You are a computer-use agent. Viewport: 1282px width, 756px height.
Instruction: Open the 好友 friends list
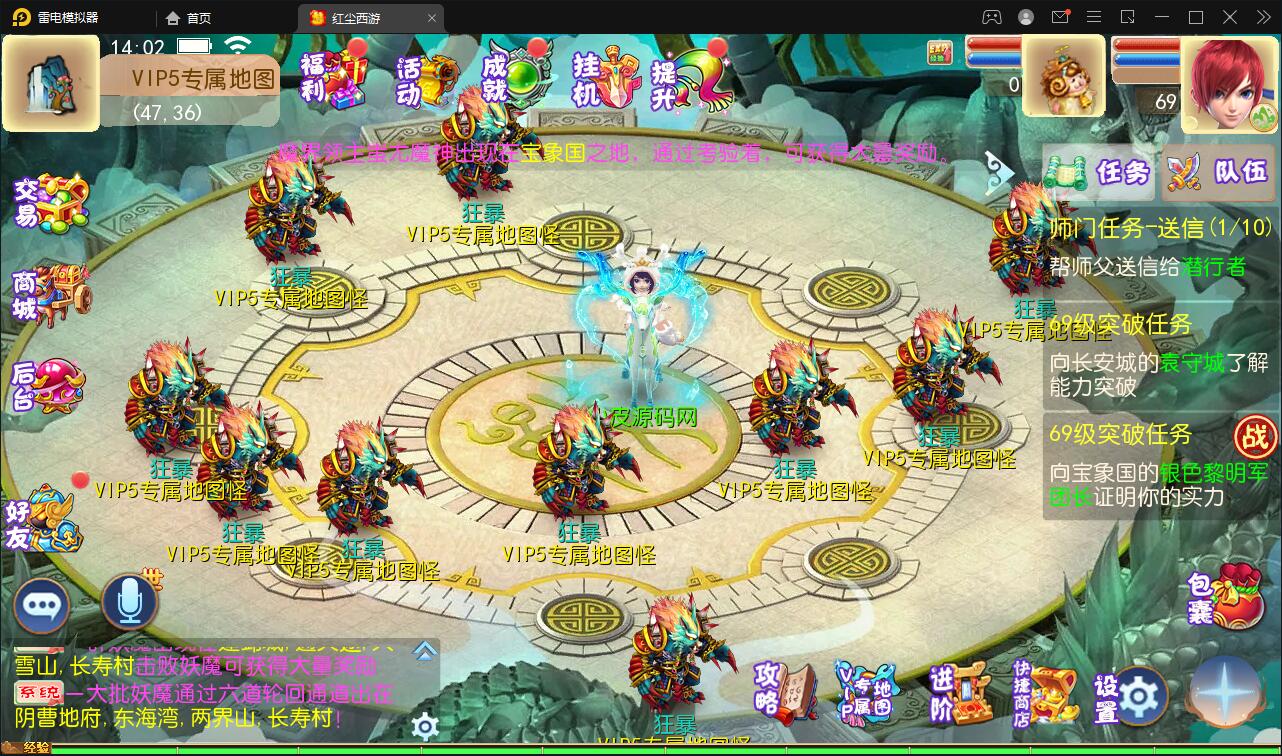click(x=44, y=522)
